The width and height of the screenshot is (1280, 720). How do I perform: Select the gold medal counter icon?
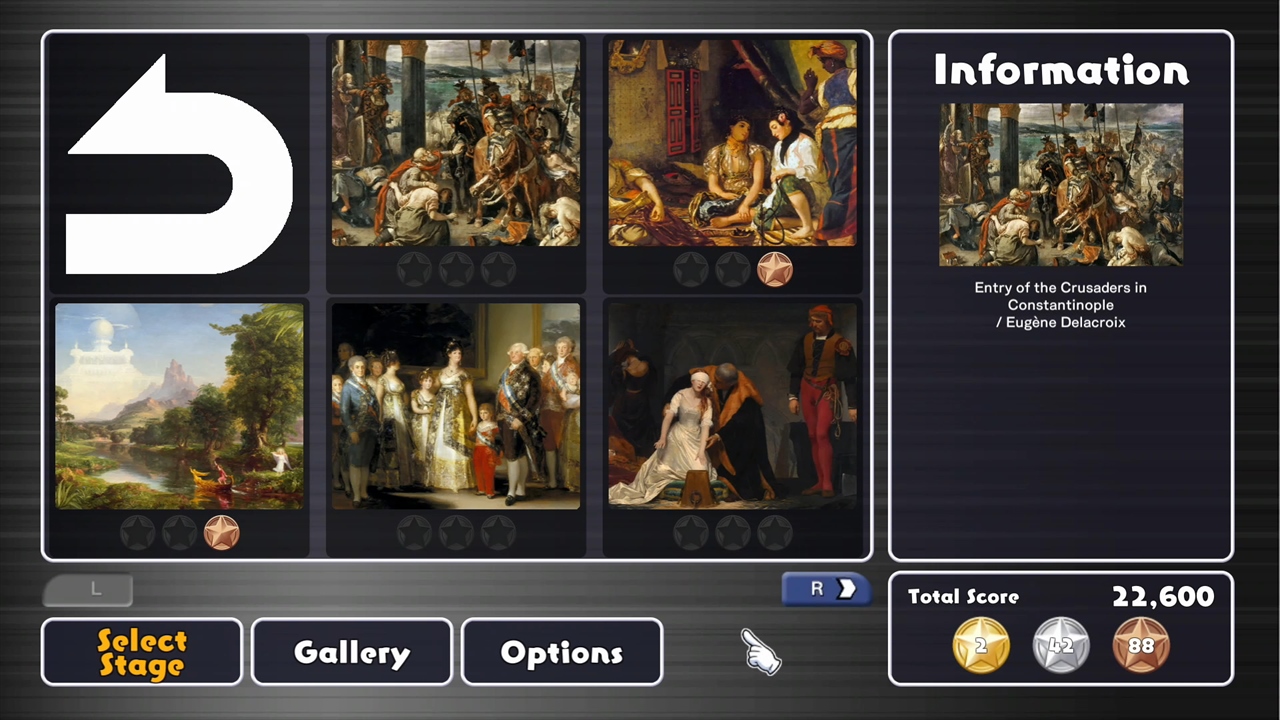tap(980, 645)
